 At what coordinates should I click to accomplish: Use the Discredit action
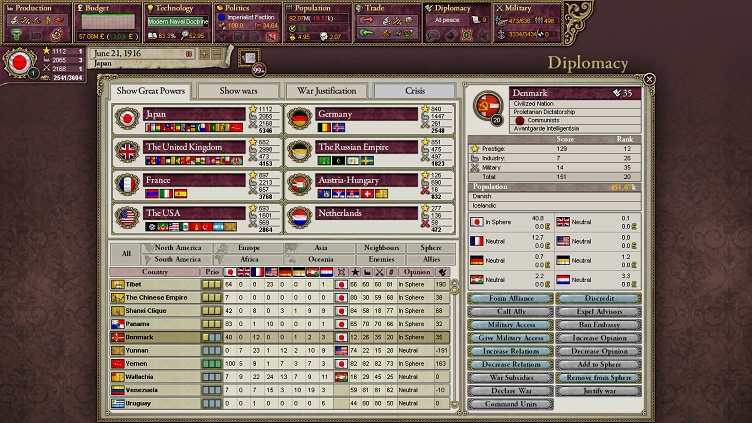click(x=600, y=298)
